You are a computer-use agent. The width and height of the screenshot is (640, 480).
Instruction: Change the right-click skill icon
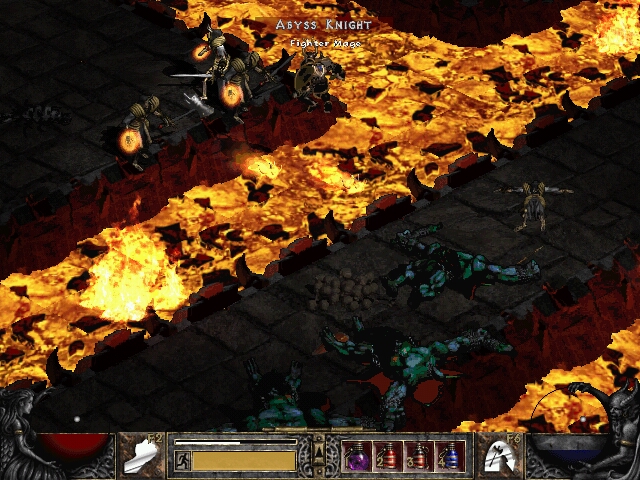[499, 456]
